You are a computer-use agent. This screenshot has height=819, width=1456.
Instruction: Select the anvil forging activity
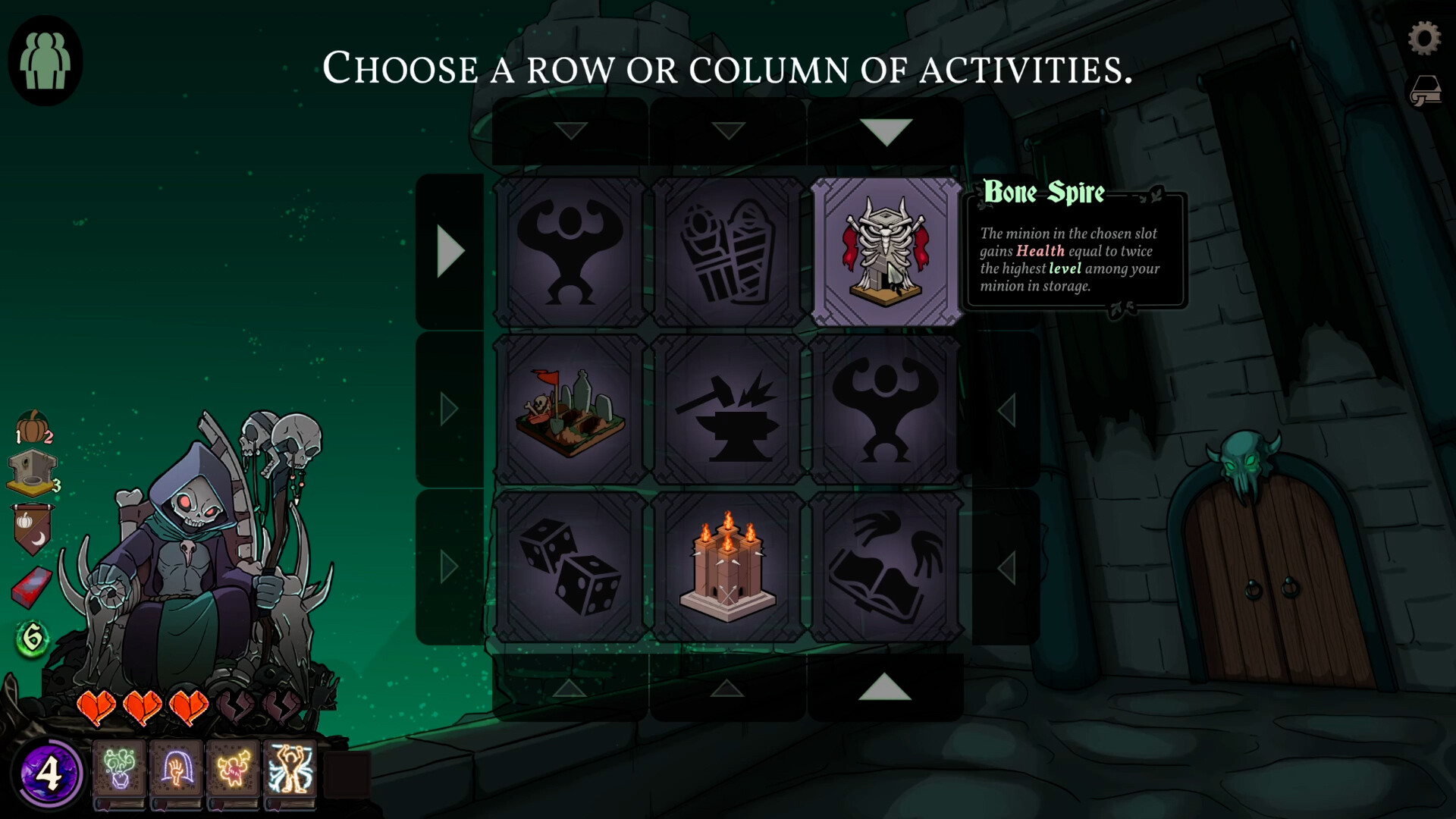[729, 409]
